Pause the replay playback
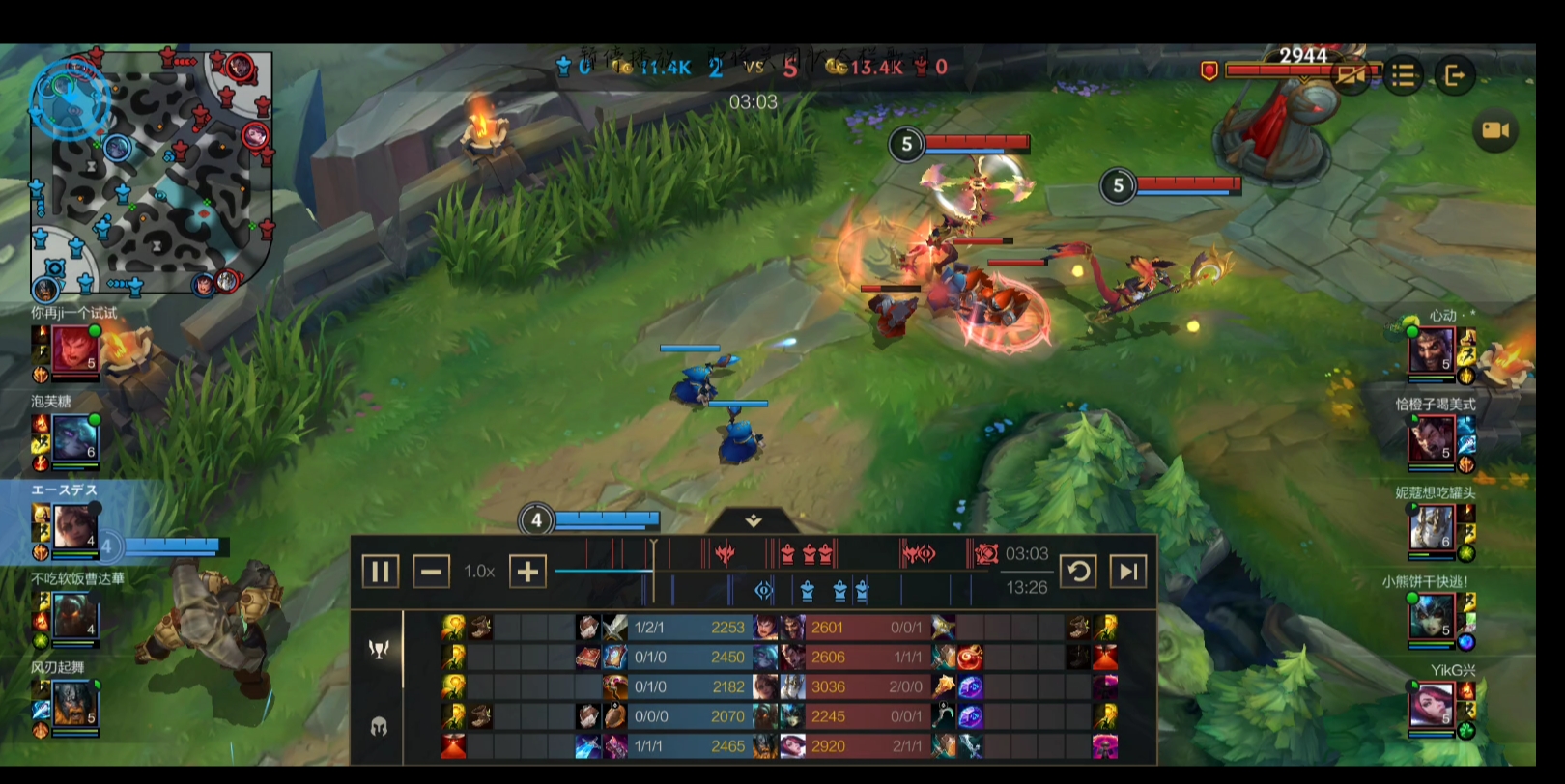The width and height of the screenshot is (1565, 784). (x=380, y=572)
